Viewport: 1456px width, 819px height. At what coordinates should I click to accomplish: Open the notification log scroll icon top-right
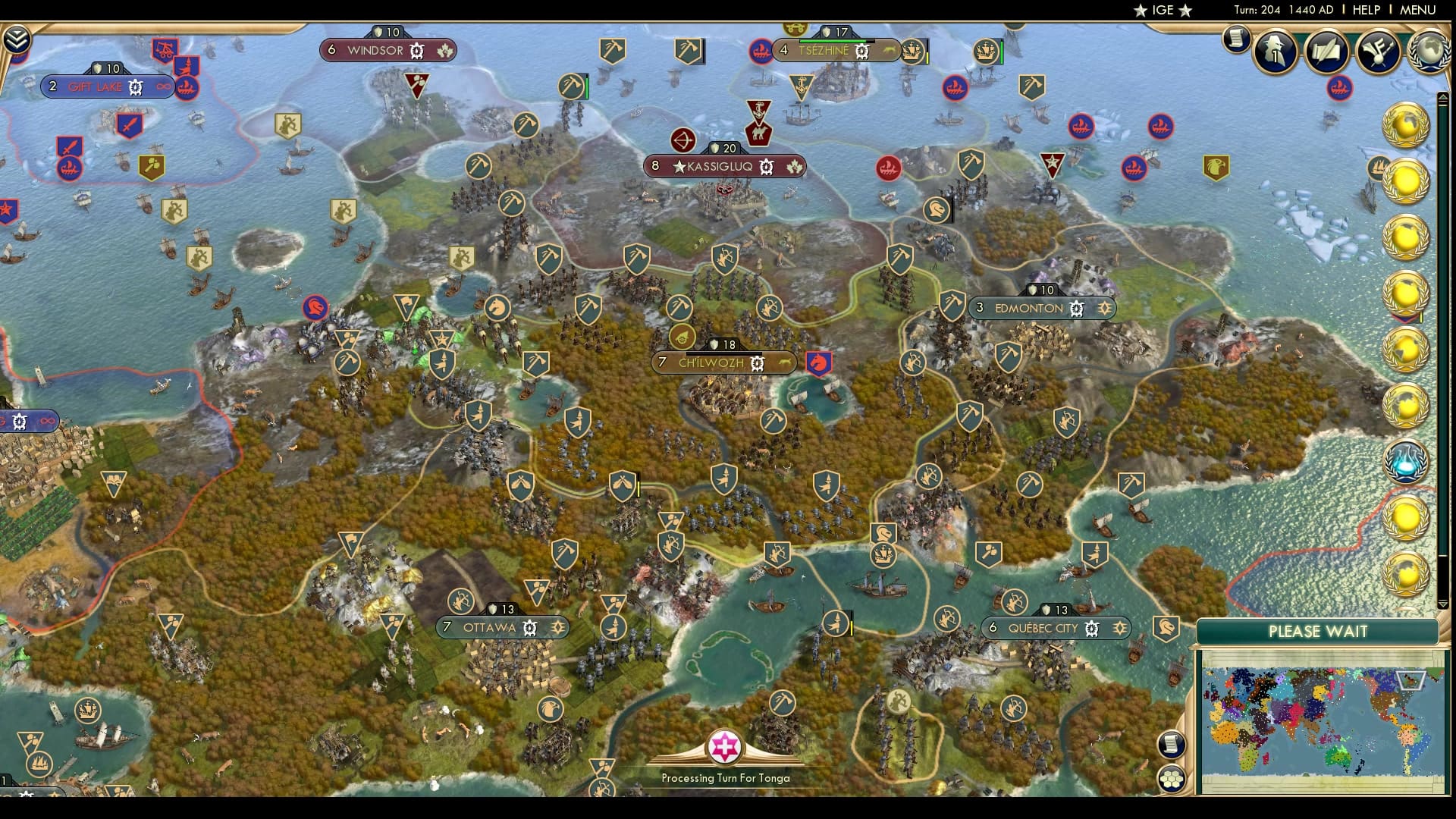pyautogui.click(x=1238, y=39)
